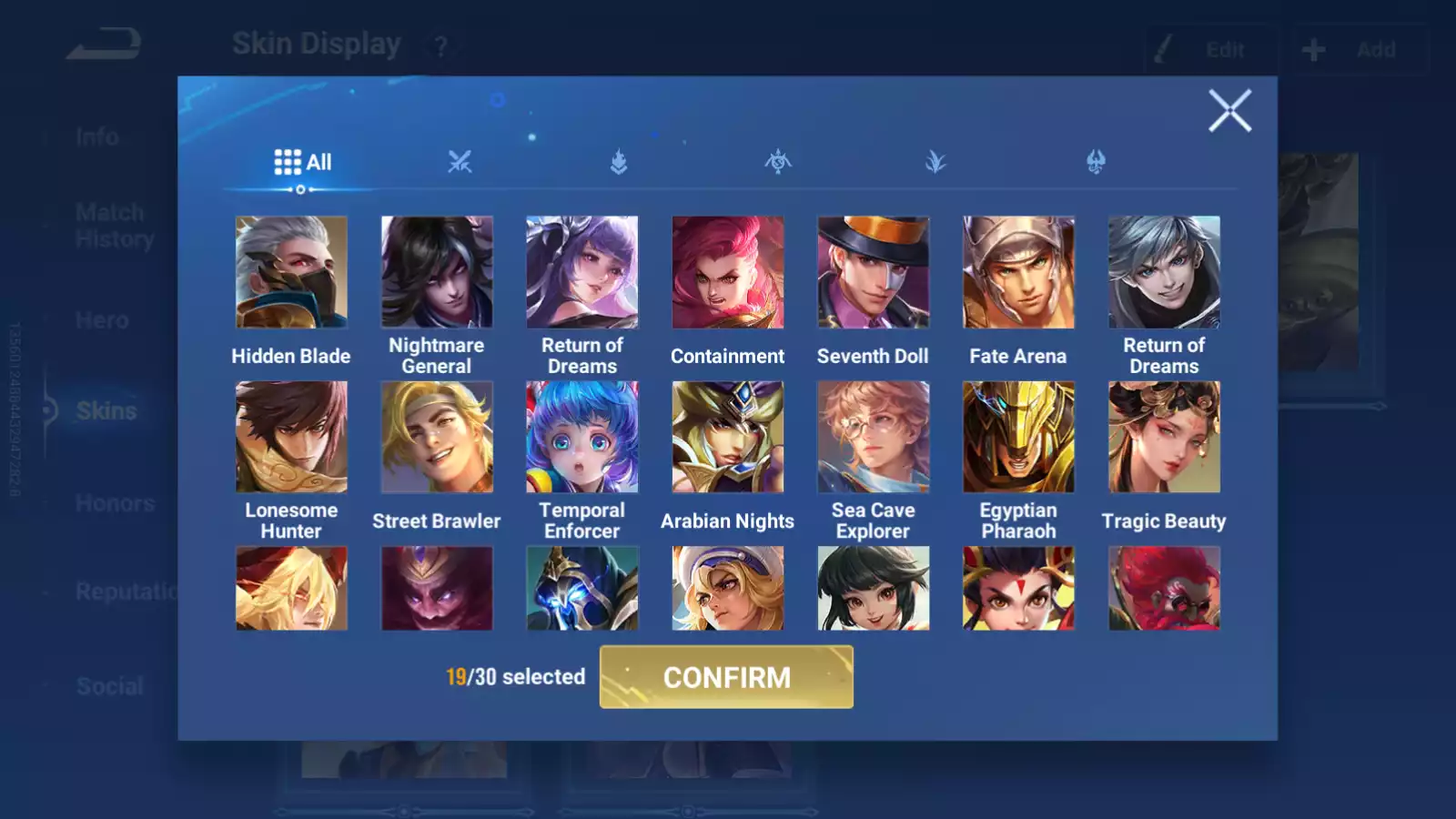1456x819 pixels.
Task: Select the Arabian Nights skin
Action: point(727,437)
